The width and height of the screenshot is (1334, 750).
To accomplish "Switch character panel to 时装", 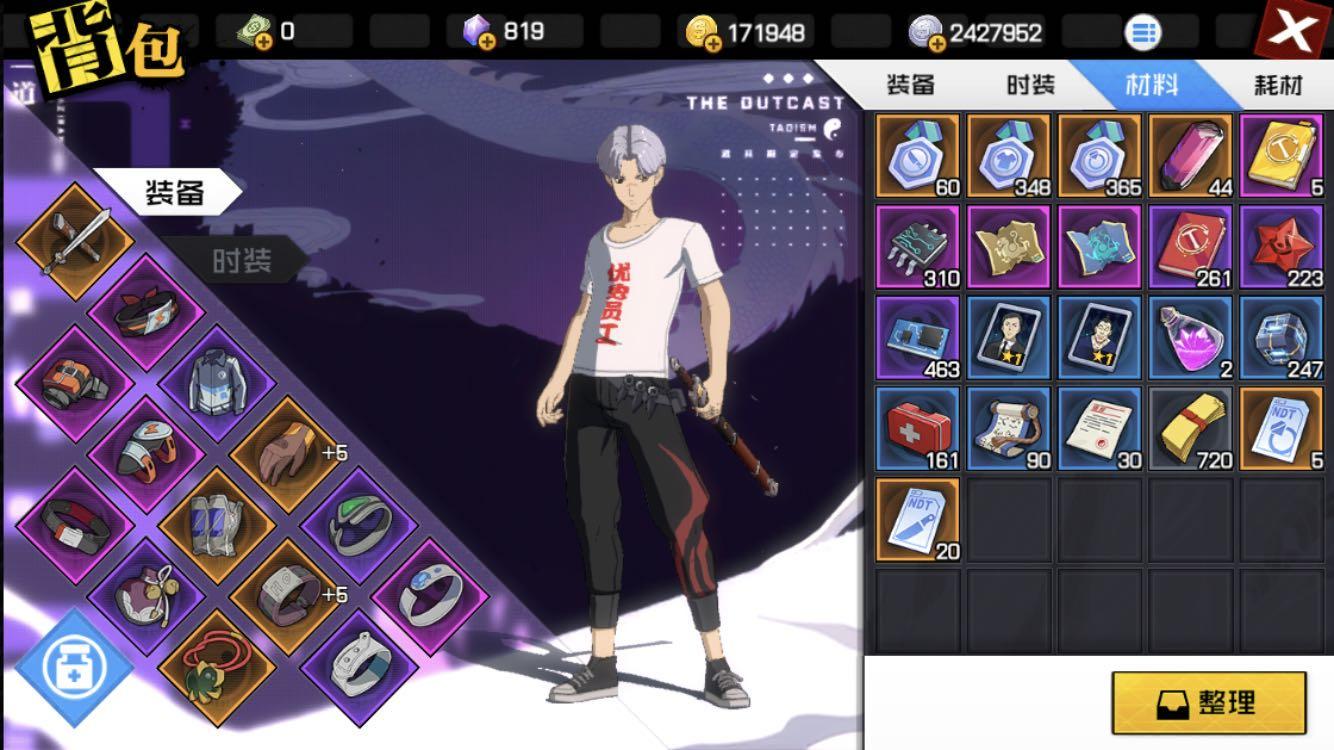I will tap(241, 262).
